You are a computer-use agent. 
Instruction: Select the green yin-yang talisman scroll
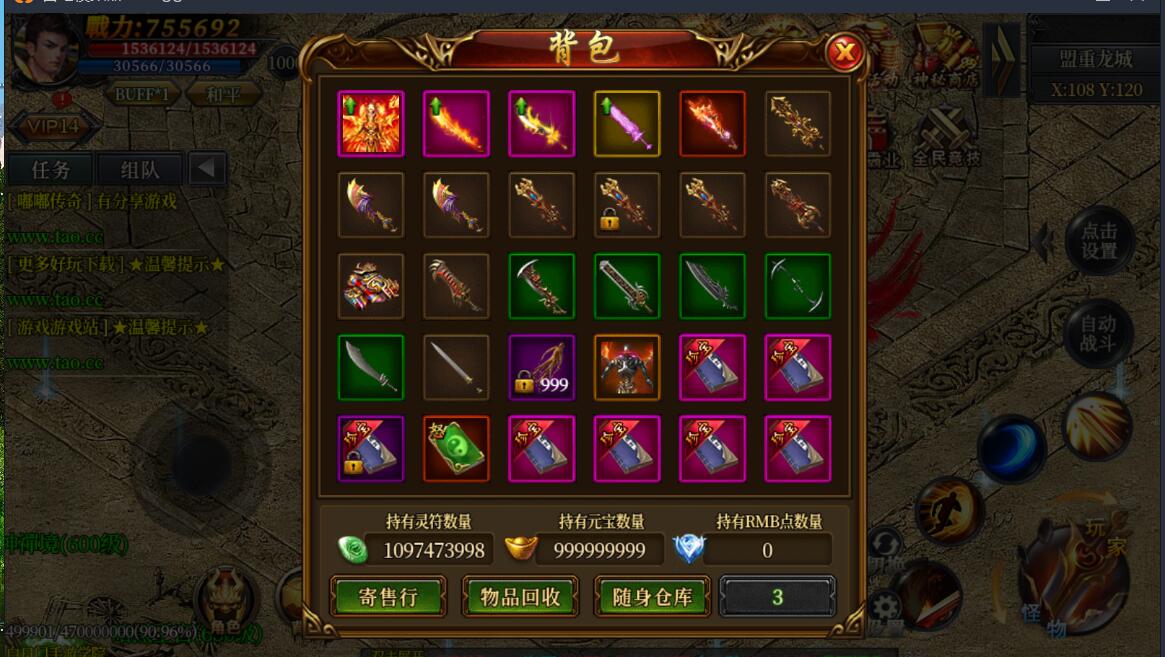456,449
